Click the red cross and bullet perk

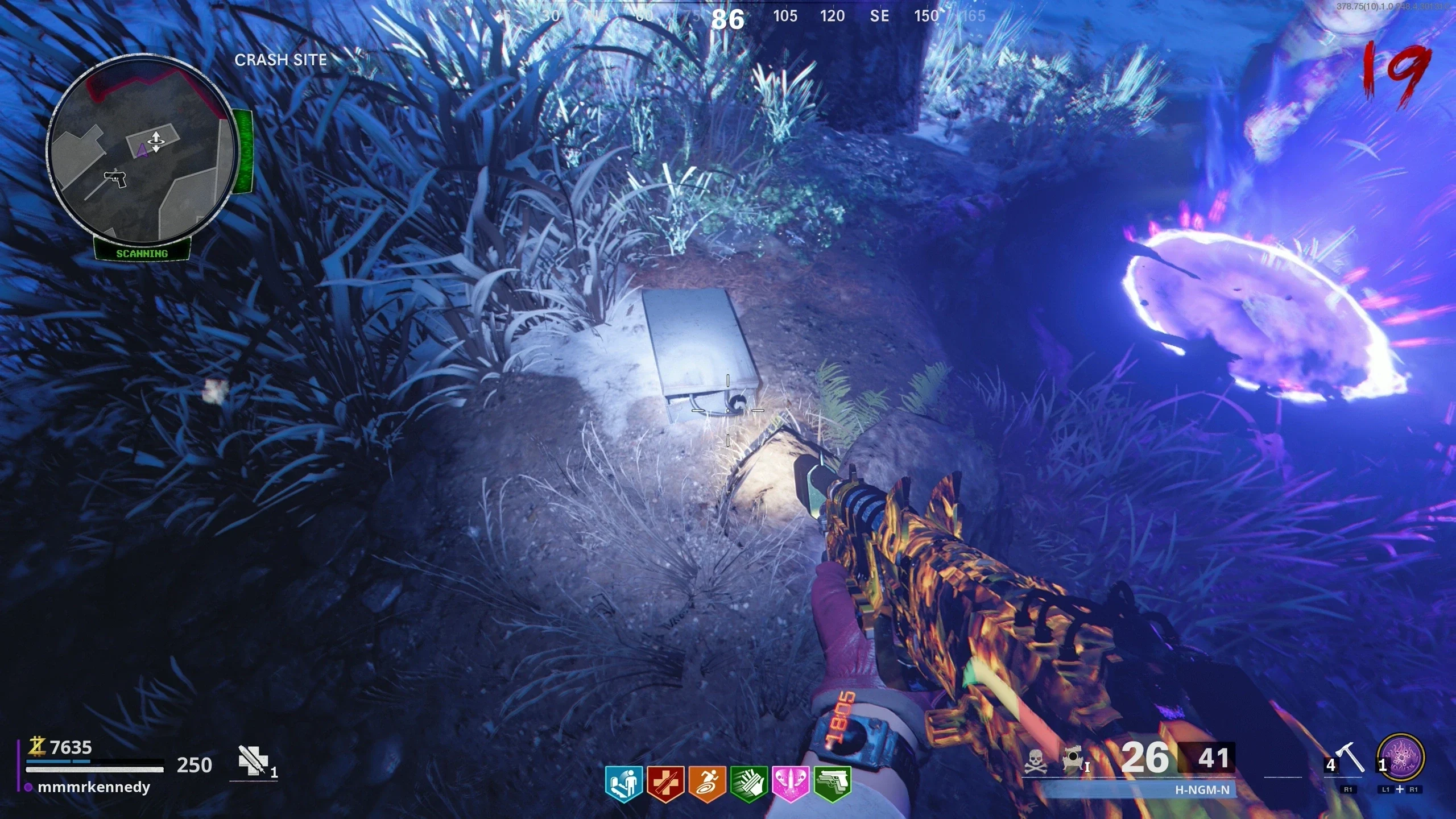tap(665, 784)
